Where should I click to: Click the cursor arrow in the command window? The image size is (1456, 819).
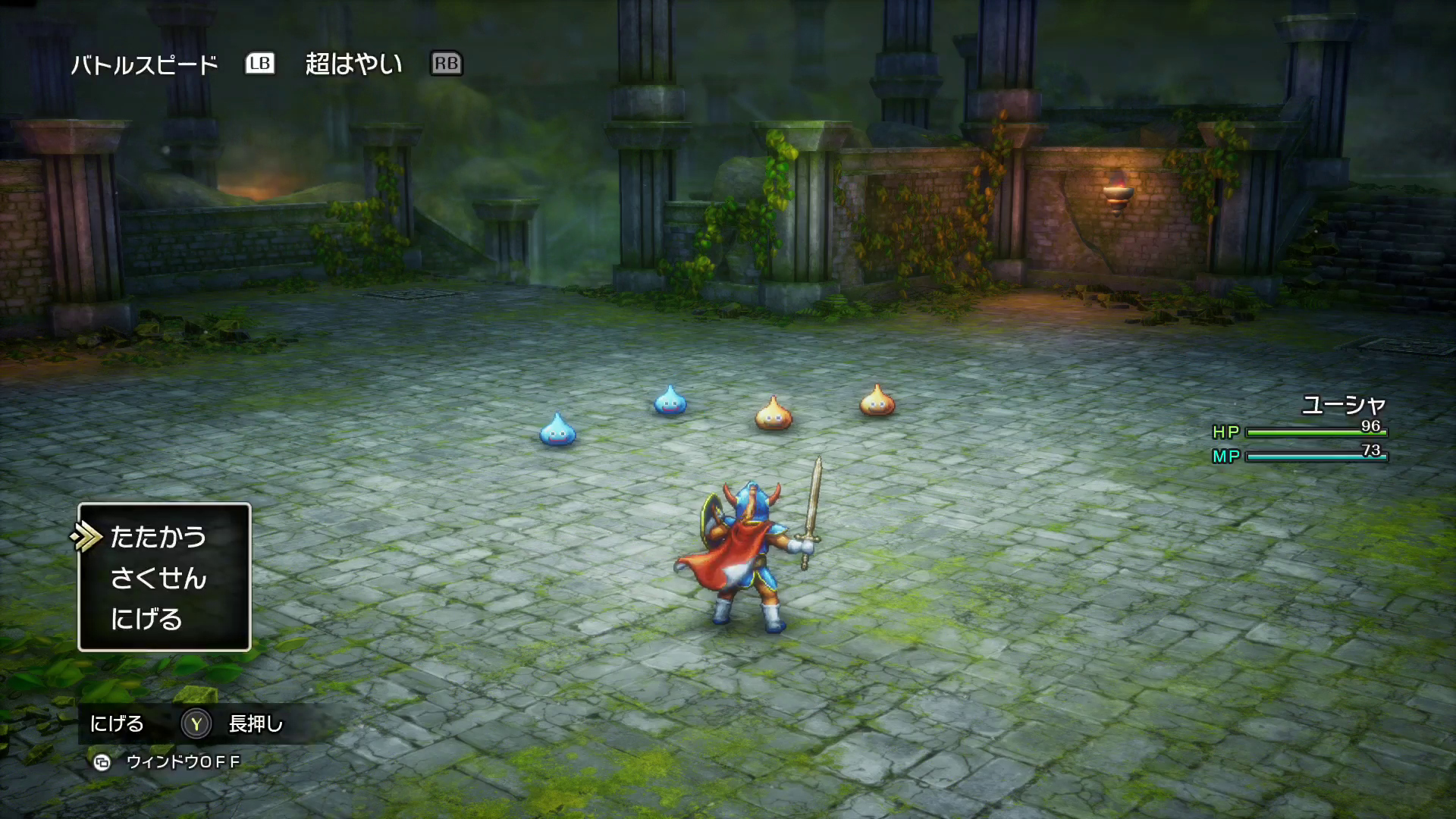coord(87,535)
